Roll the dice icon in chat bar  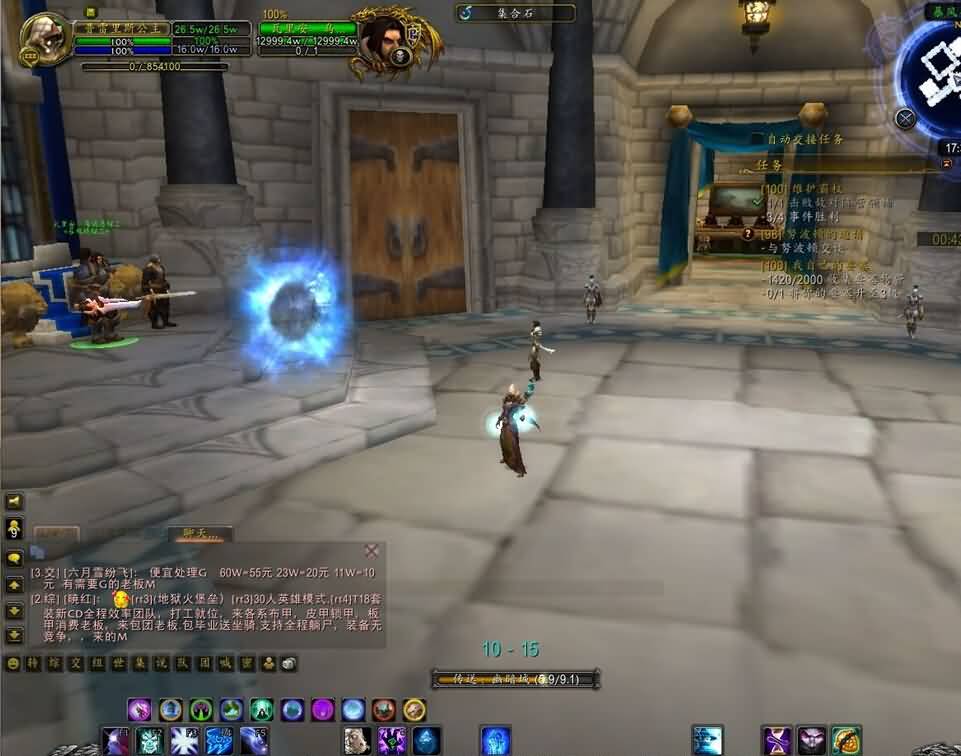[288, 663]
